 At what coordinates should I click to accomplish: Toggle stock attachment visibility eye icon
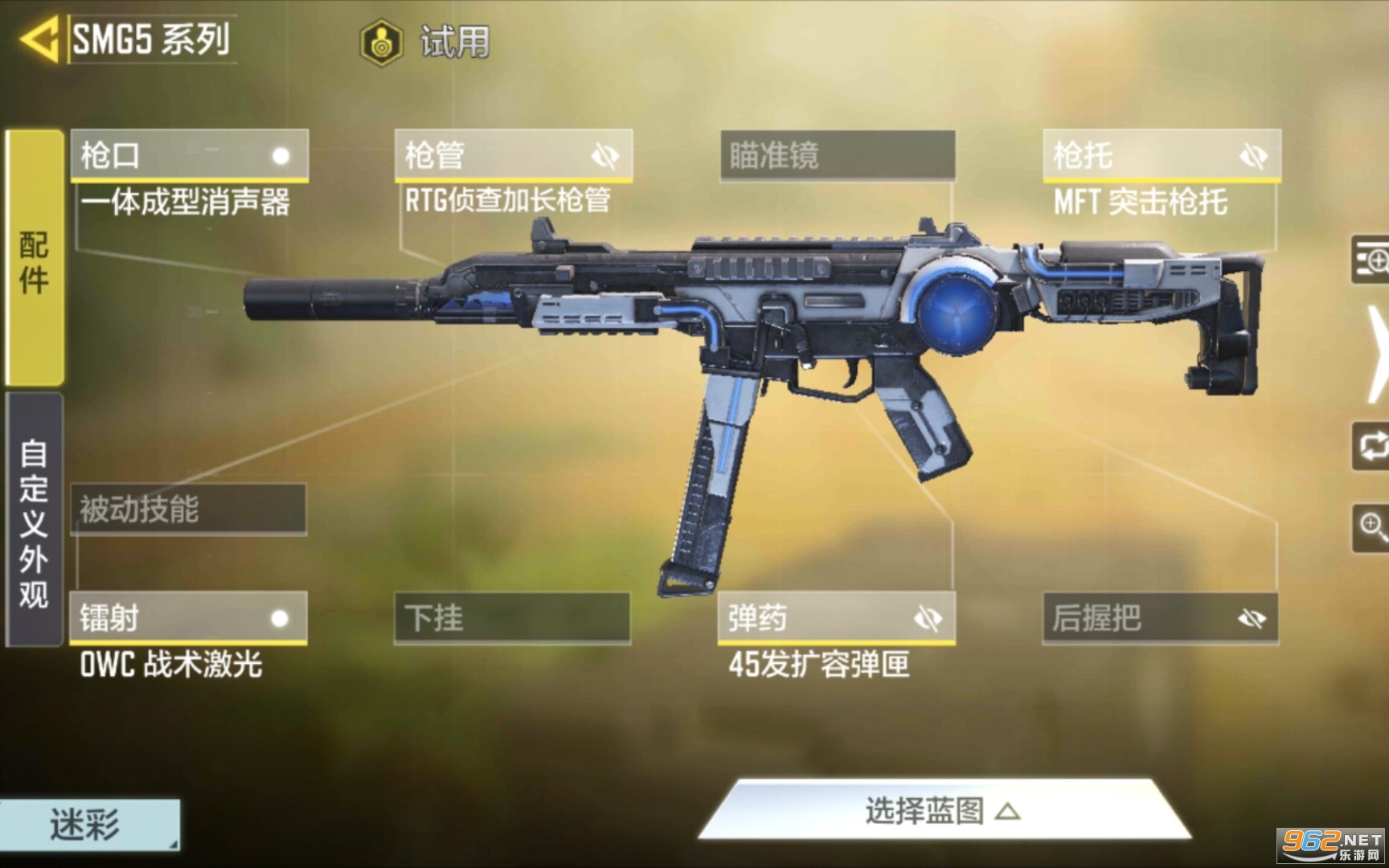click(1252, 155)
